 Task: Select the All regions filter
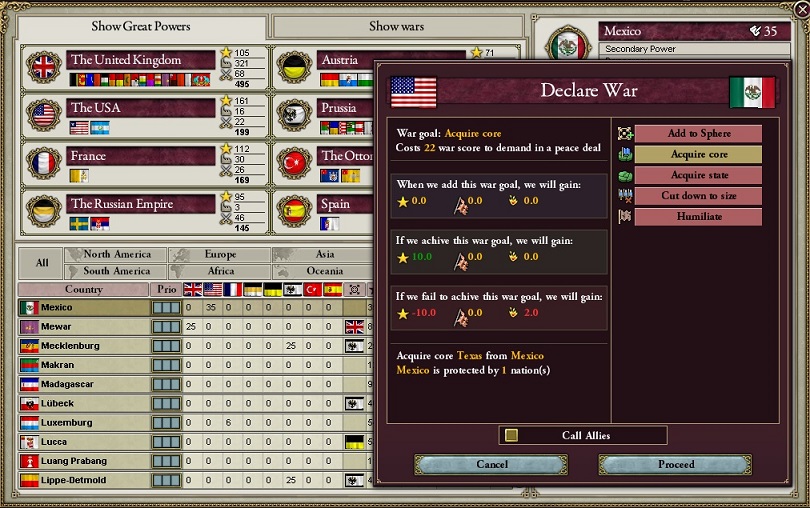[x=42, y=263]
